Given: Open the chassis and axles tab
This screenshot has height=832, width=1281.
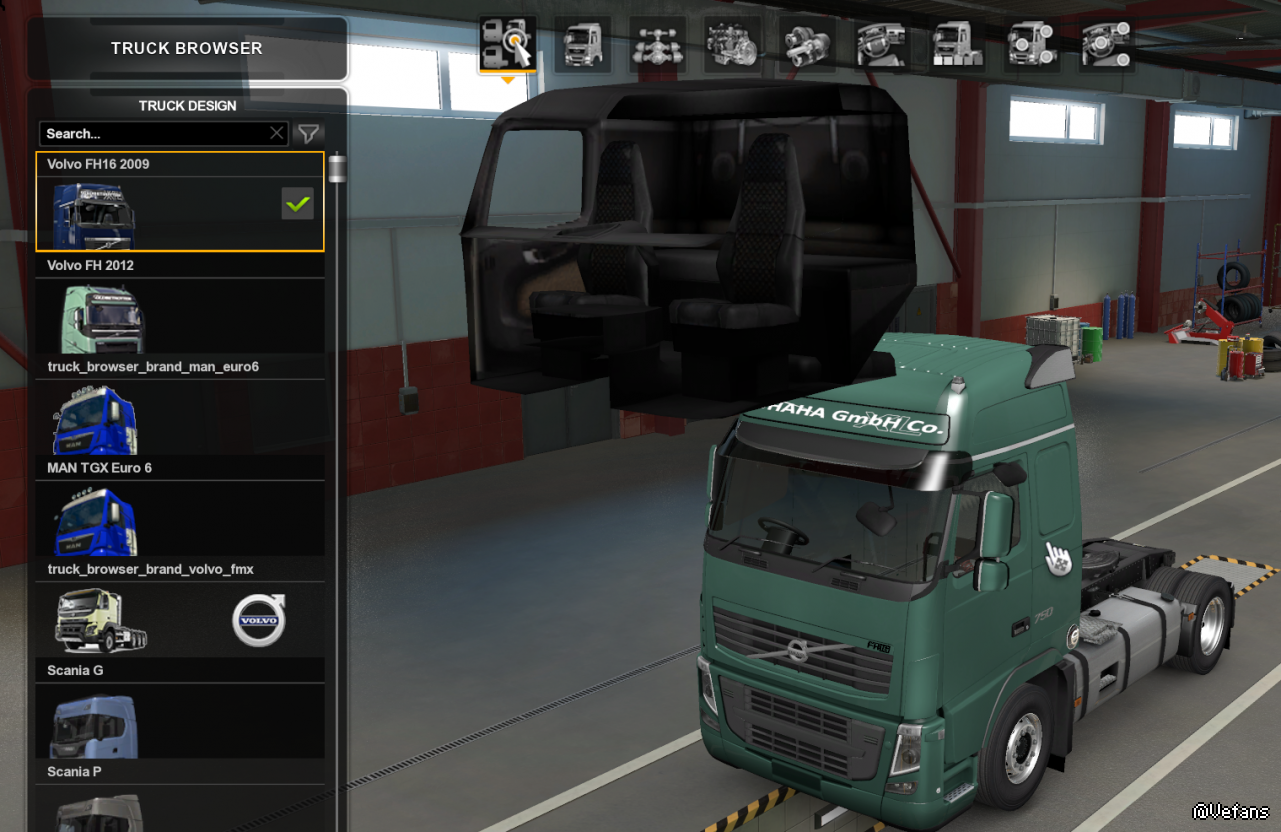Looking at the screenshot, I should pyautogui.click(x=657, y=44).
